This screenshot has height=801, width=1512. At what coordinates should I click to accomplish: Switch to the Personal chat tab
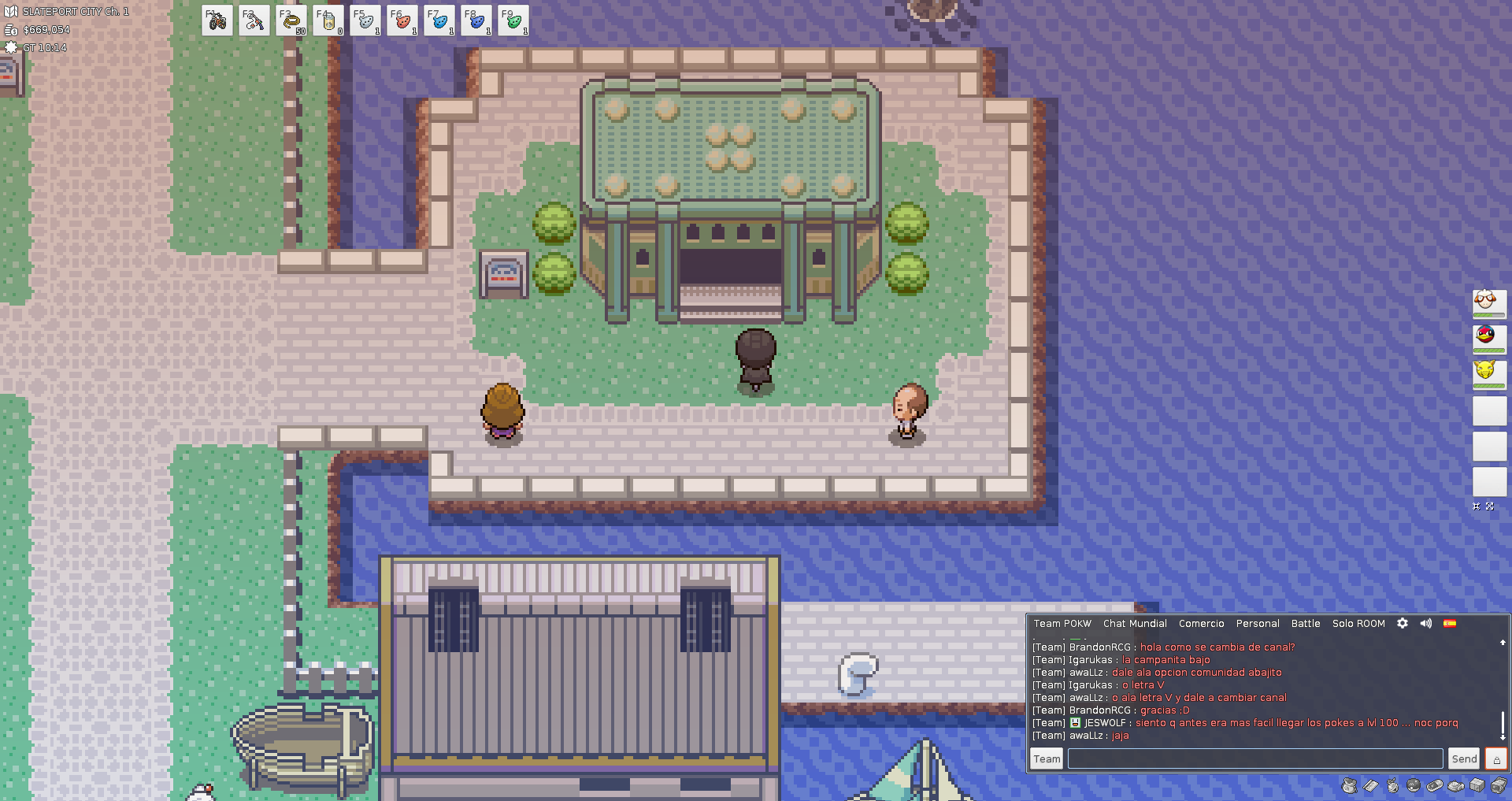click(1258, 623)
